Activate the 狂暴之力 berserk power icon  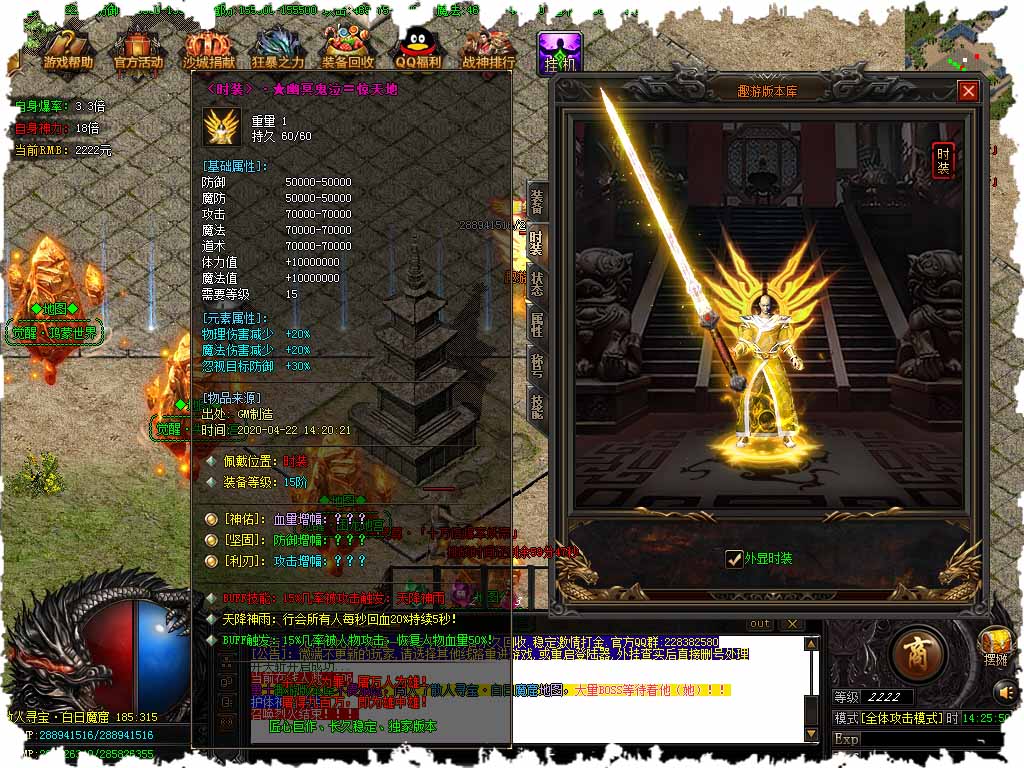(x=278, y=47)
